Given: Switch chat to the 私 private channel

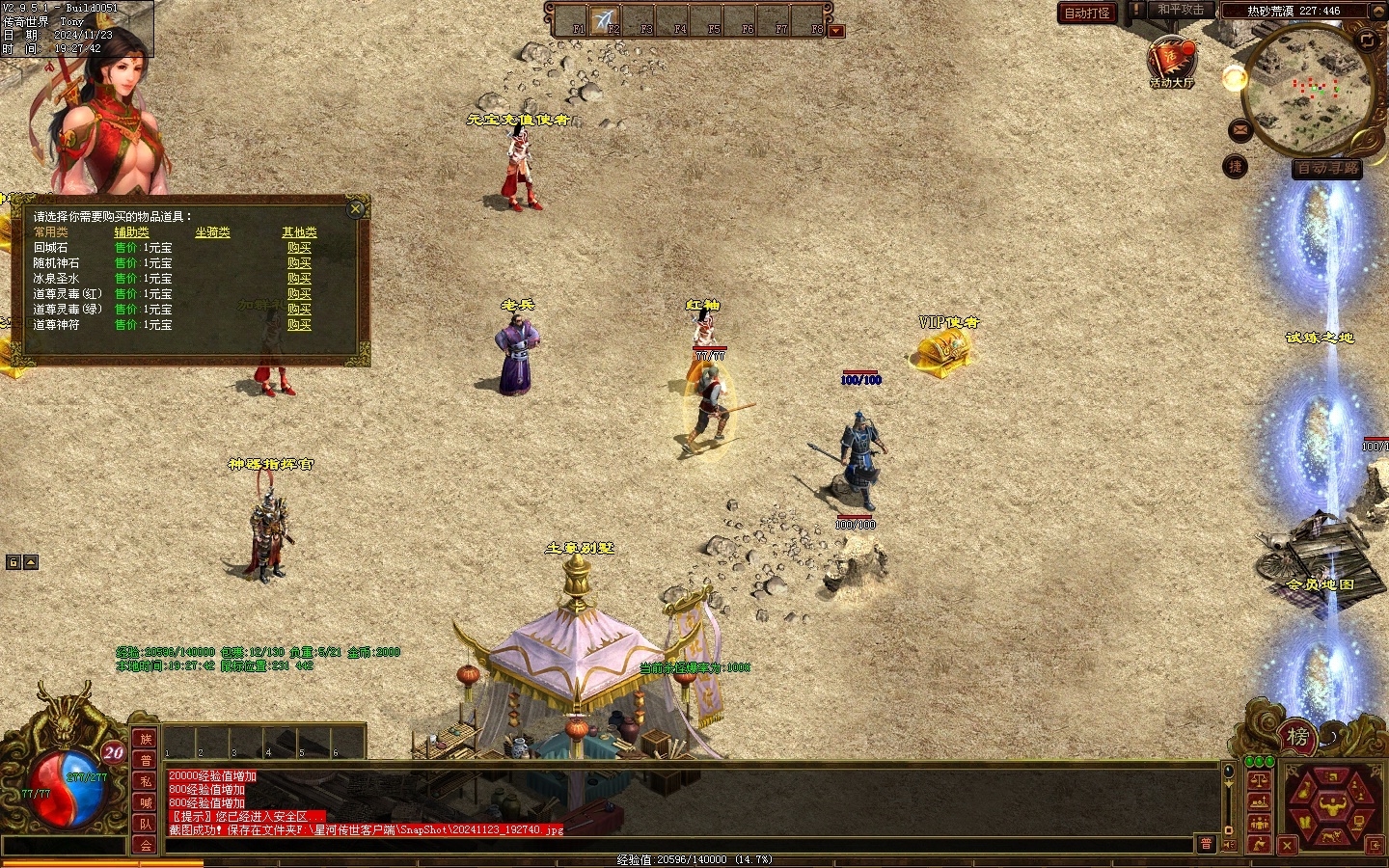Looking at the screenshot, I should [x=146, y=781].
